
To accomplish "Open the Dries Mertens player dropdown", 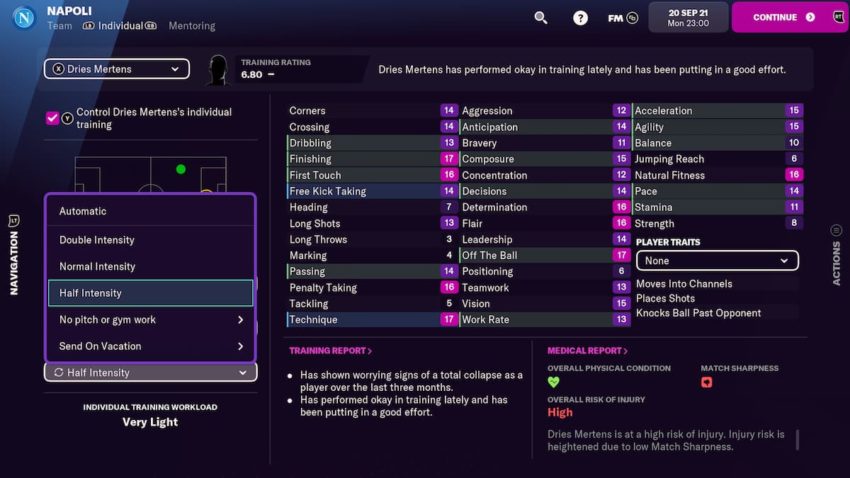I will [116, 69].
